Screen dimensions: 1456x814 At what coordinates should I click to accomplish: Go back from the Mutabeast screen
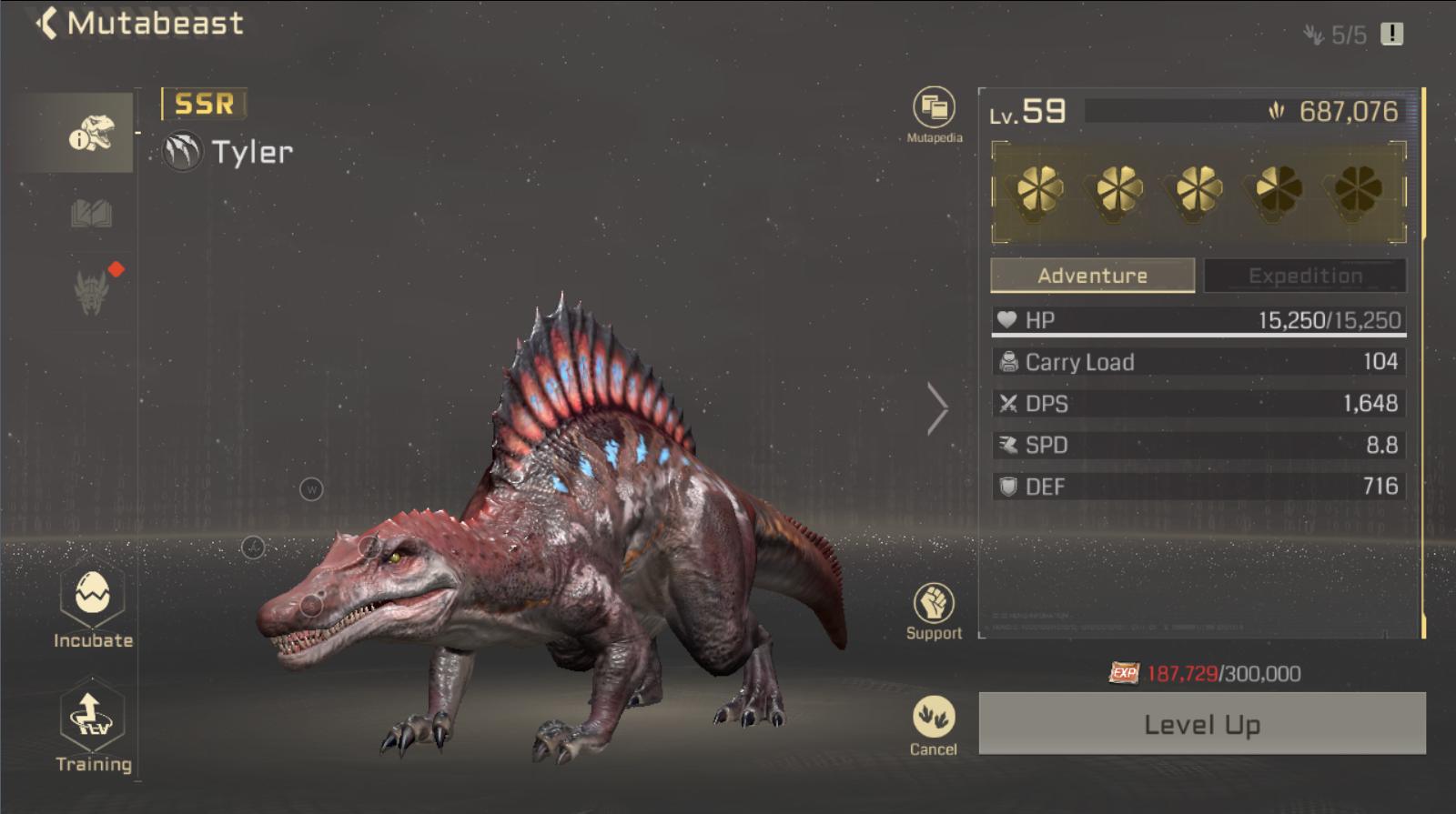point(47,24)
